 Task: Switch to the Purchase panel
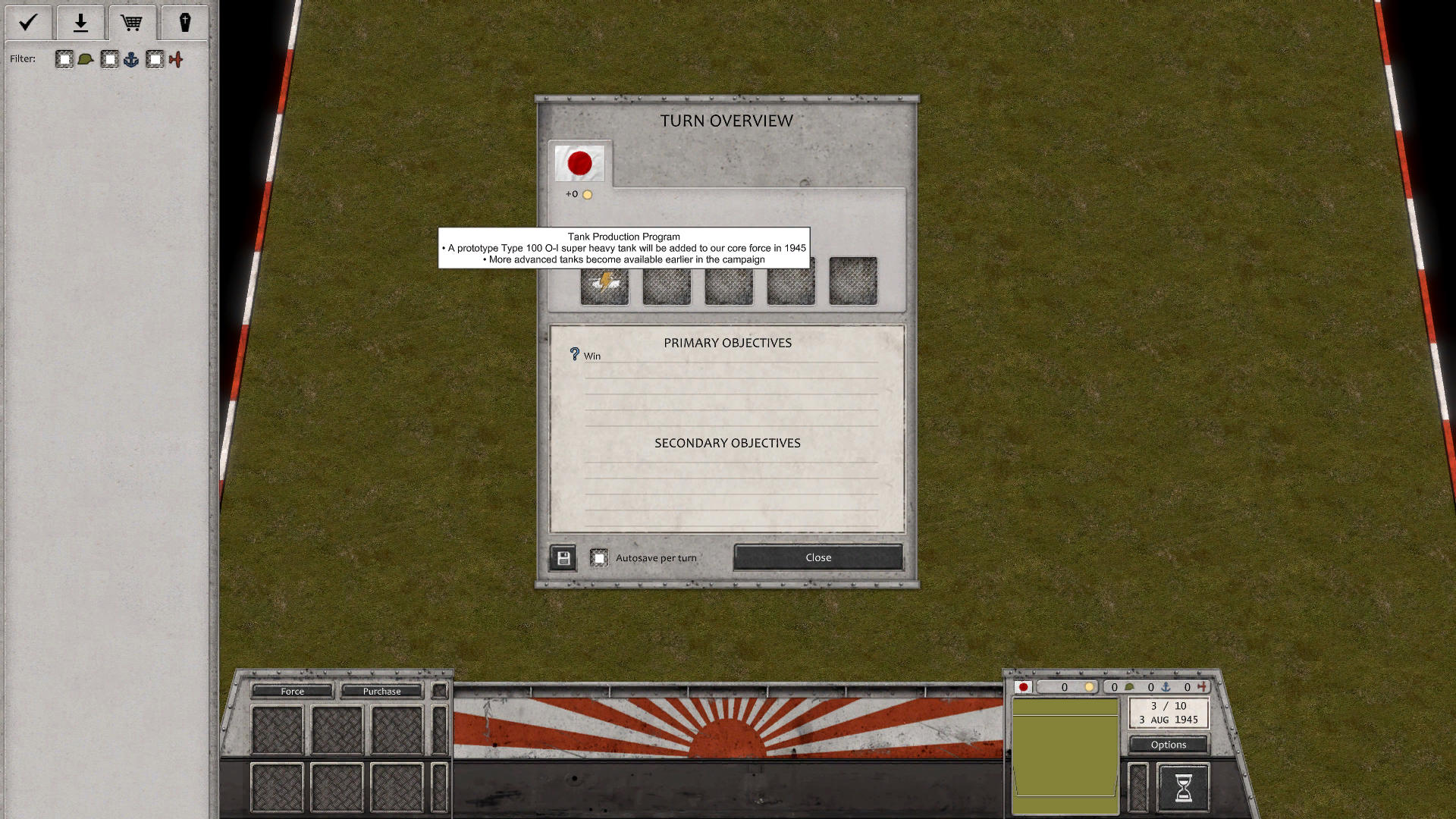[x=382, y=691]
